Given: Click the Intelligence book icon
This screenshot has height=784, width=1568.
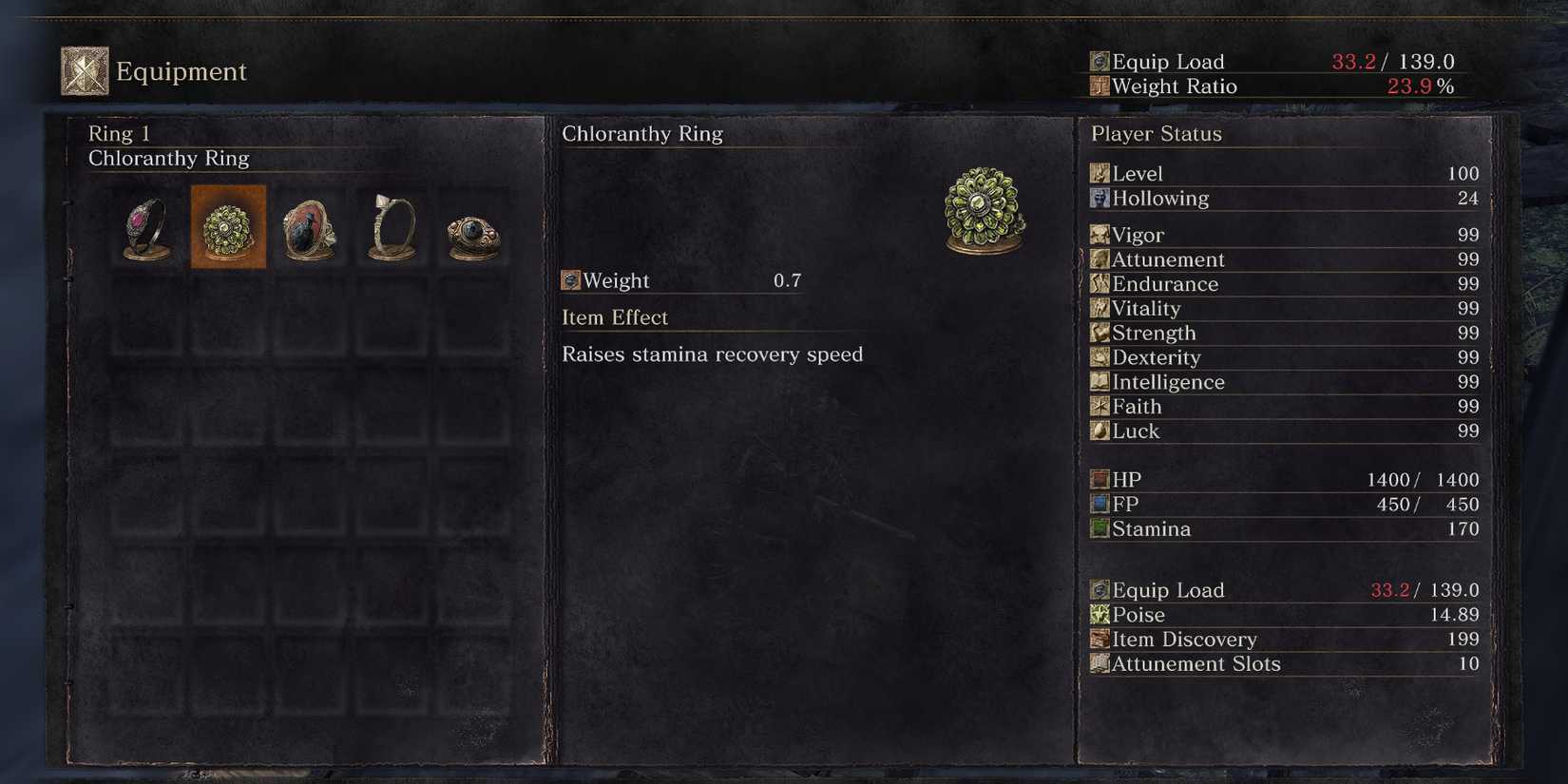Looking at the screenshot, I should (x=1100, y=382).
